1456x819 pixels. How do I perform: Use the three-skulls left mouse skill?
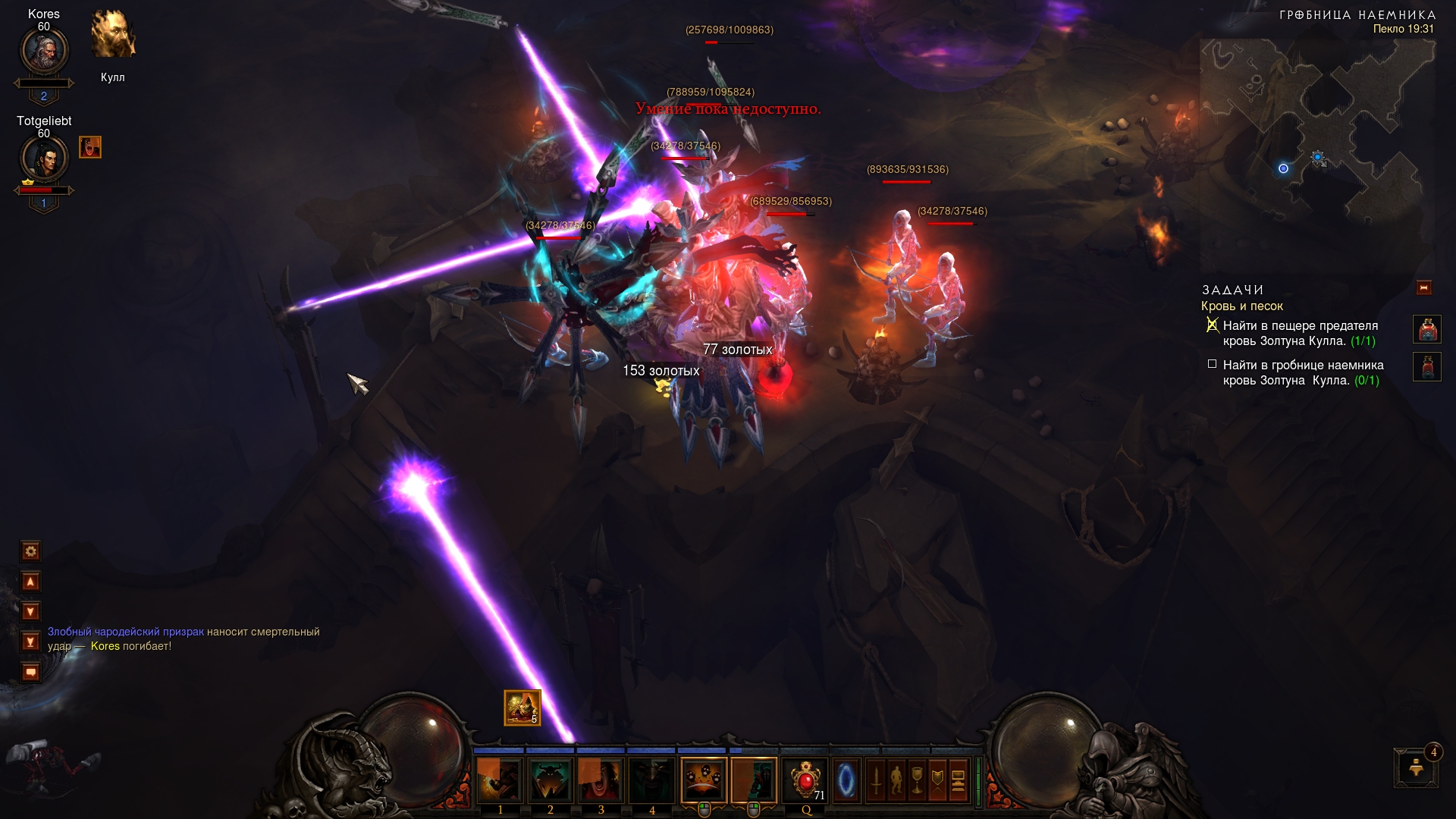tap(704, 780)
